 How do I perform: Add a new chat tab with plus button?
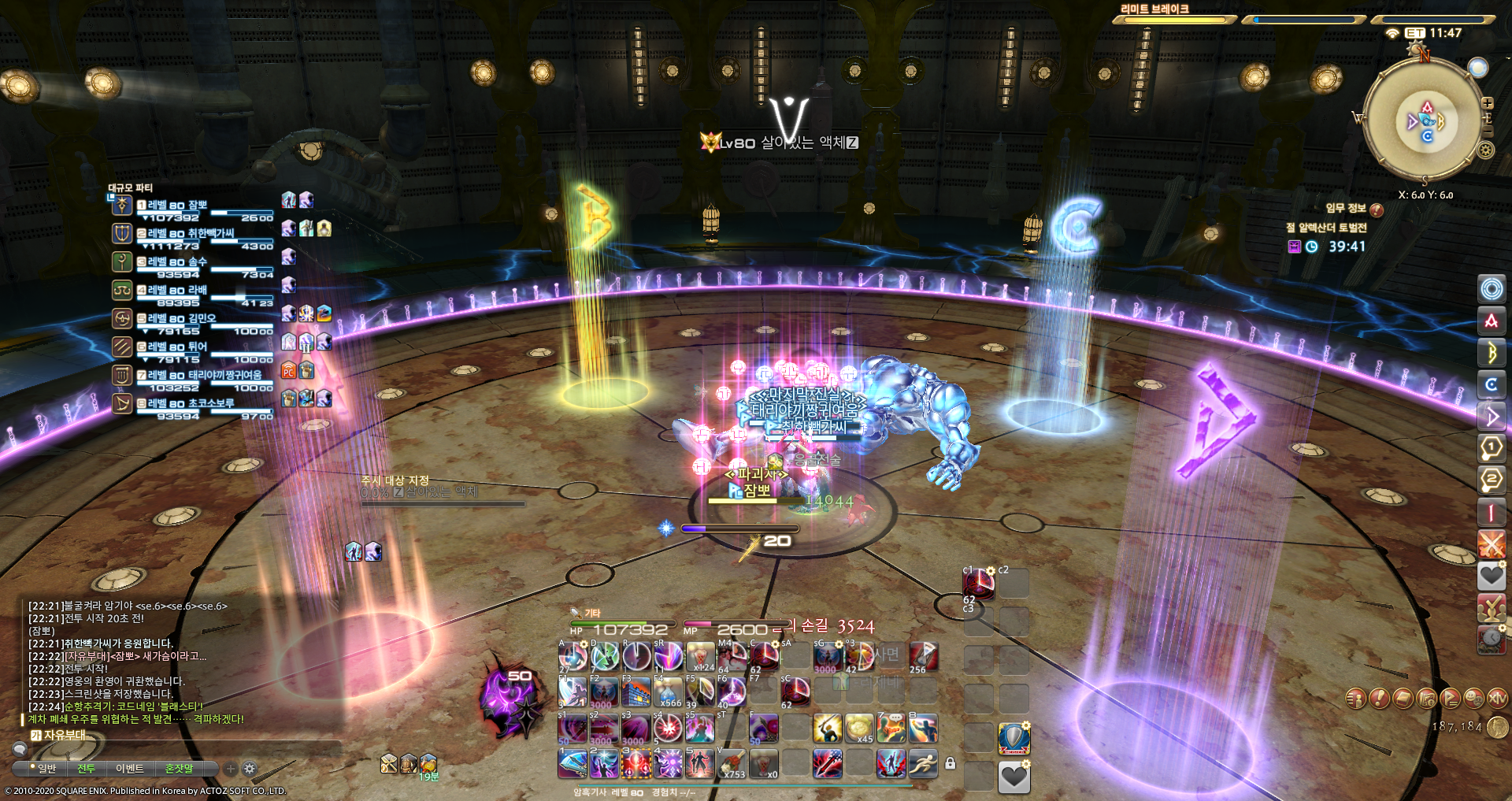point(231,768)
